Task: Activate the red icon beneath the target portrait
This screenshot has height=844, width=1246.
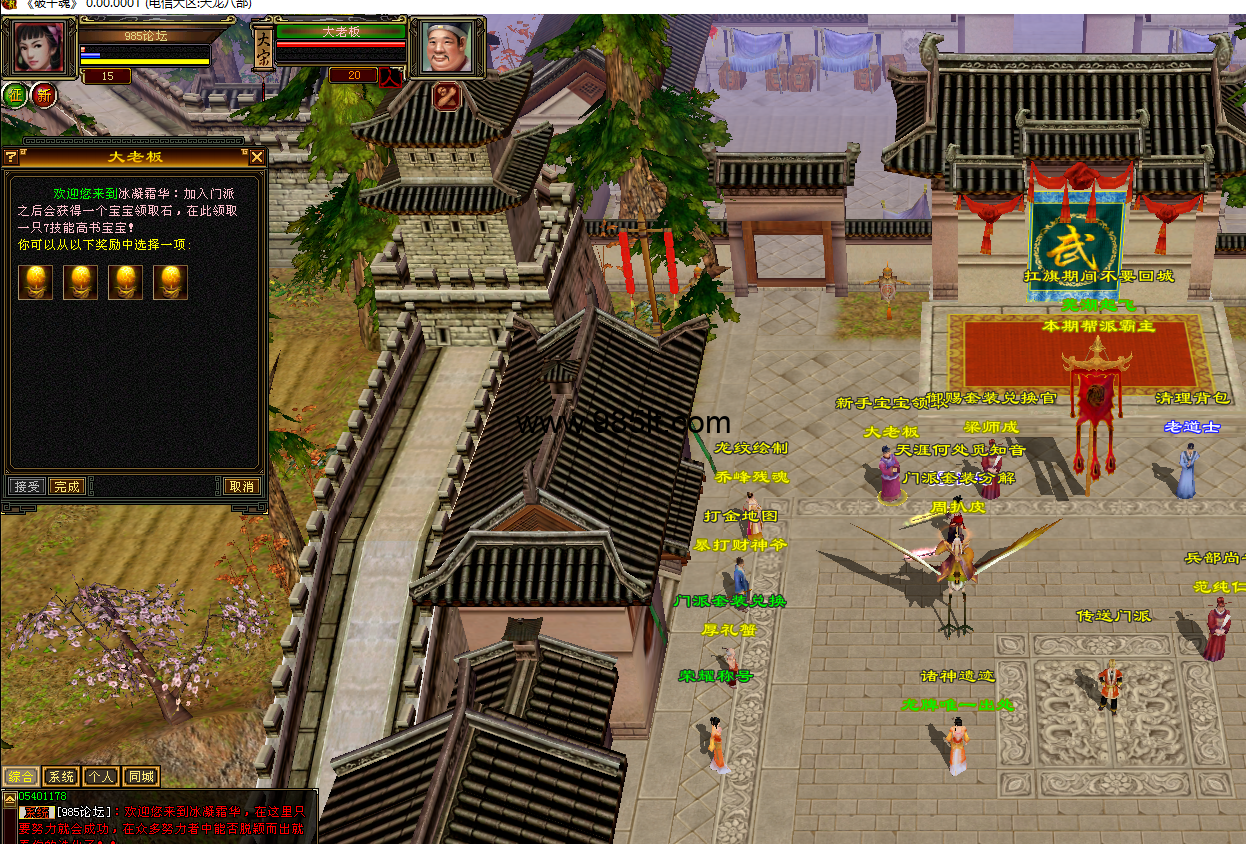Action: [445, 96]
